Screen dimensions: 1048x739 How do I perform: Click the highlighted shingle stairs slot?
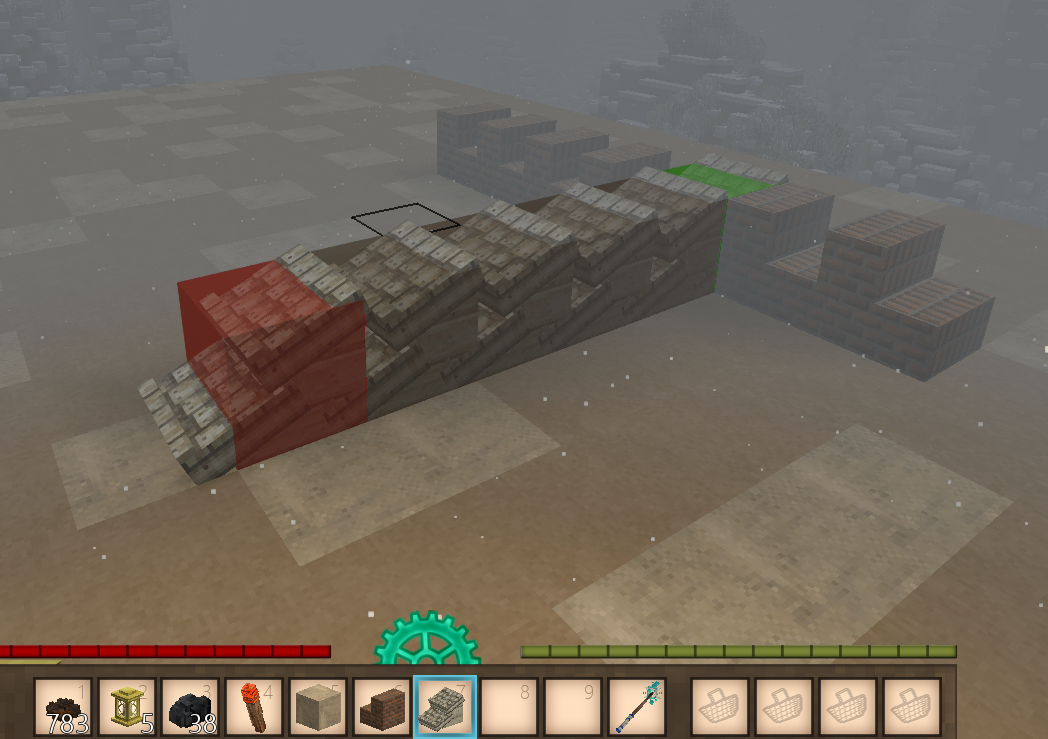pyautogui.click(x=445, y=707)
